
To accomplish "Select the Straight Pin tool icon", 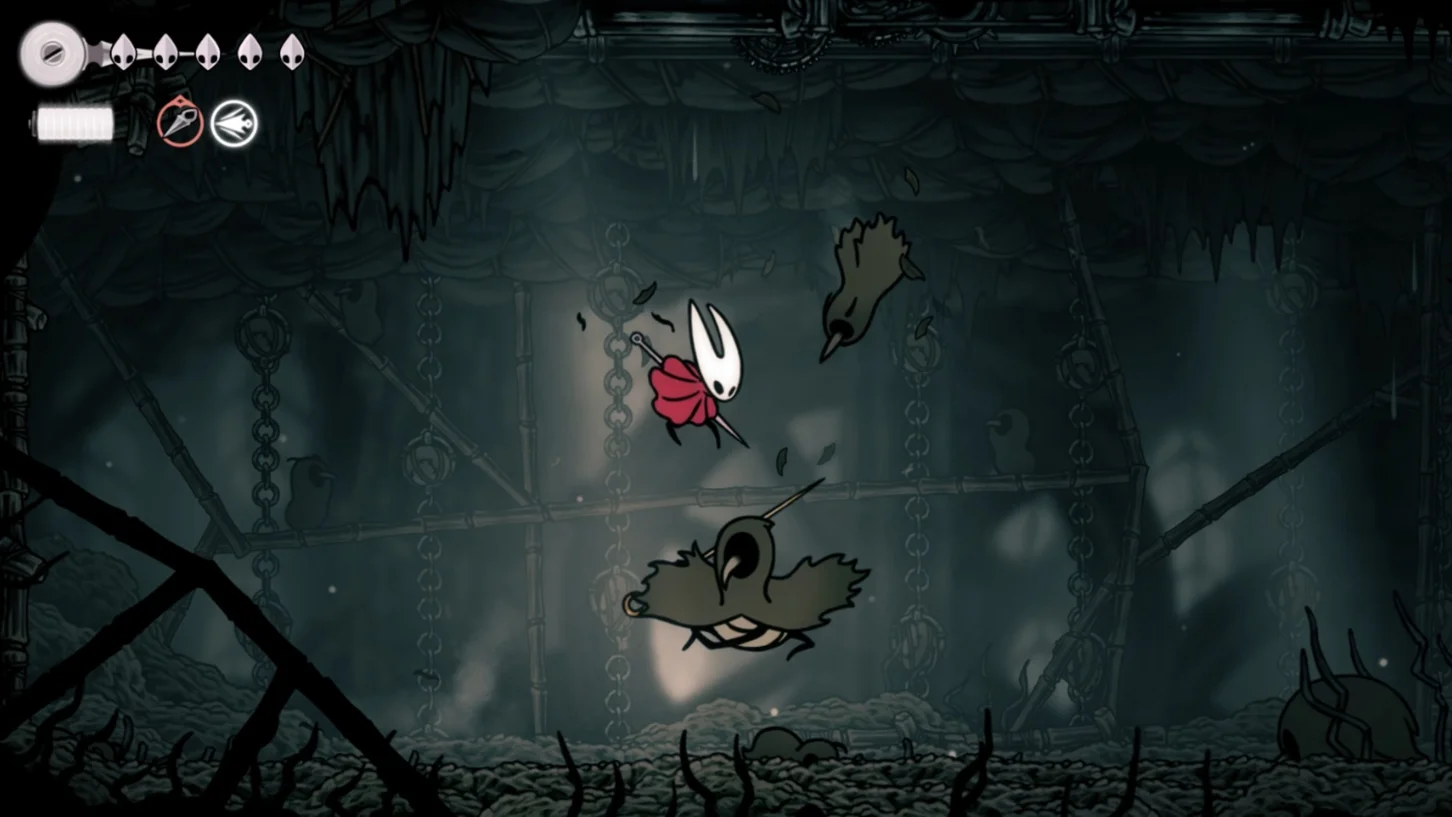I will 180,123.
